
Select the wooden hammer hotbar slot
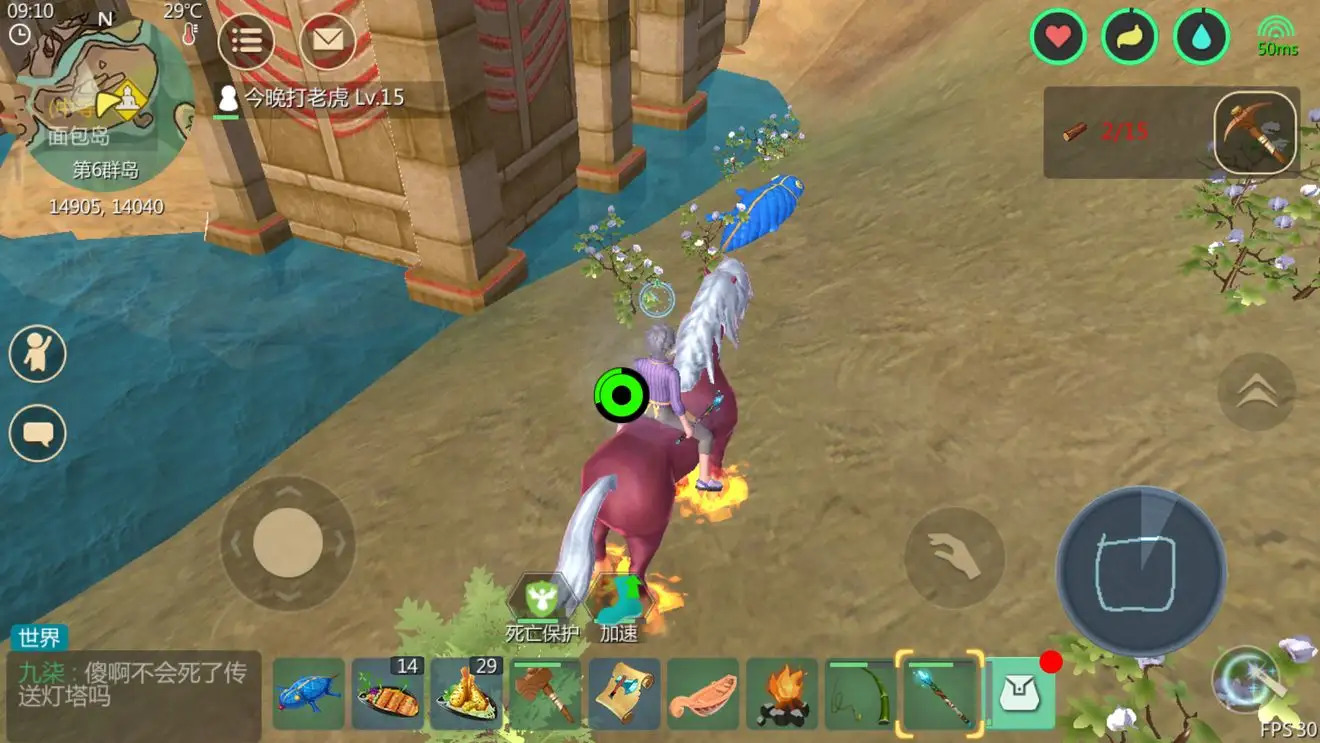click(545, 693)
